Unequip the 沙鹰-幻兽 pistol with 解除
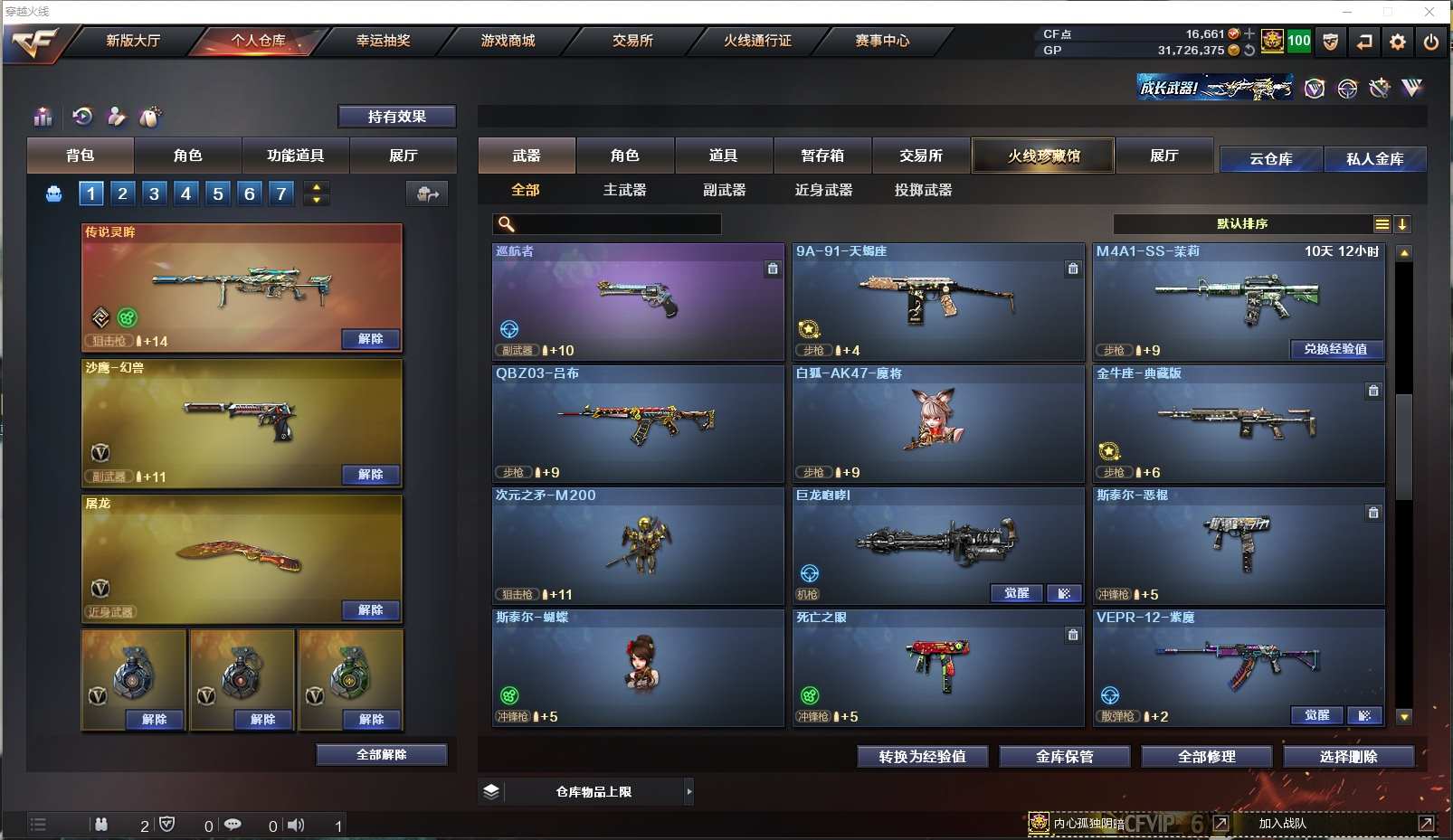This screenshot has height=840, width=1453. point(370,475)
